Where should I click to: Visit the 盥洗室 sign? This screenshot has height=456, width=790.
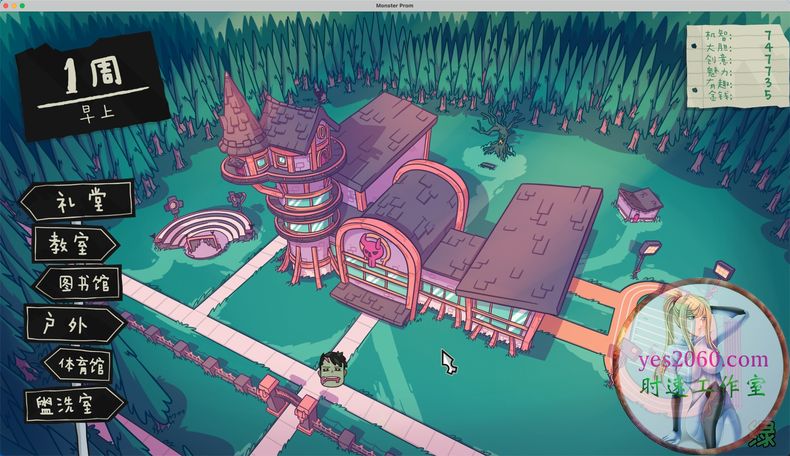click(74, 406)
